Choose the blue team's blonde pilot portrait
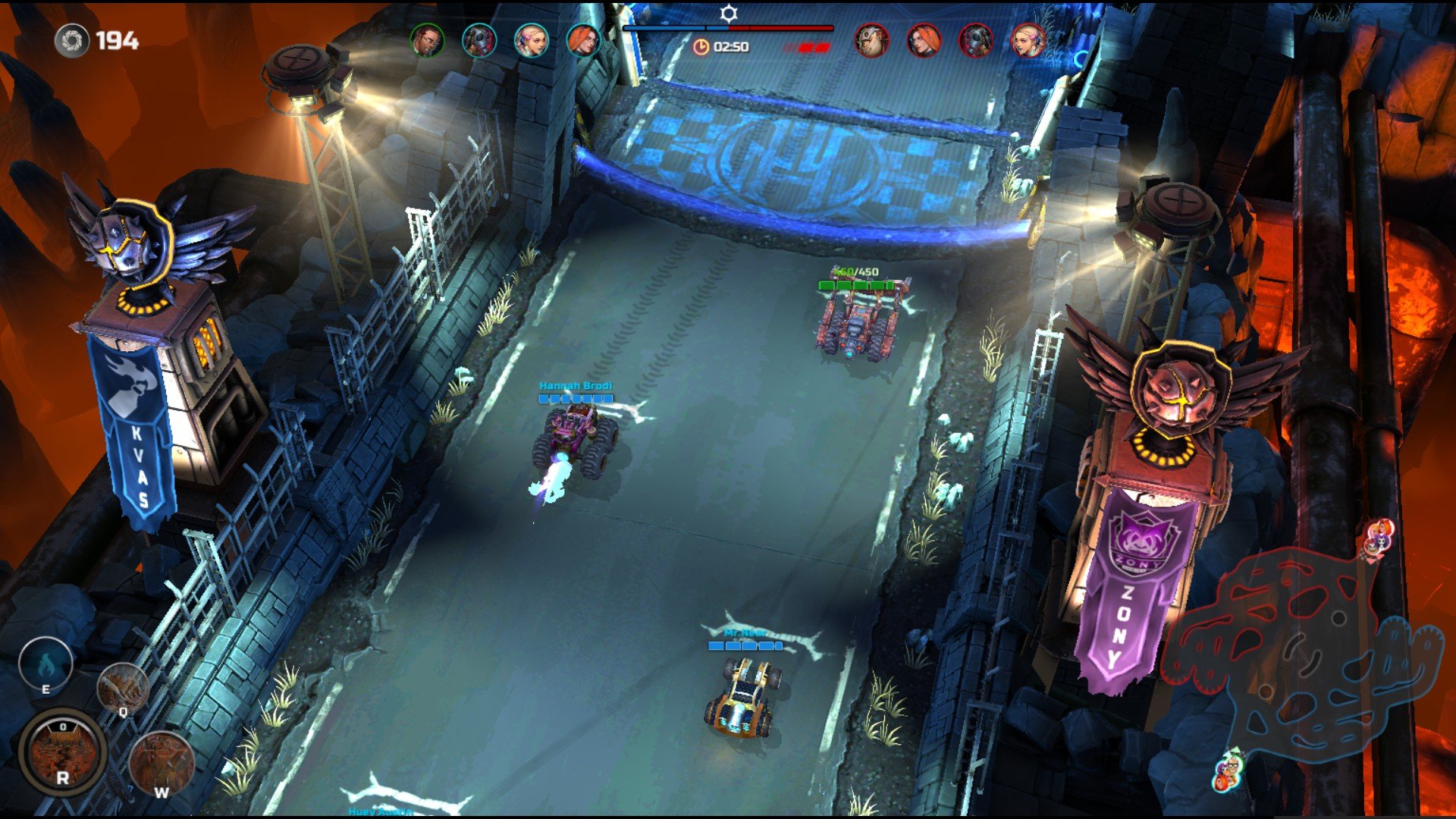The image size is (1456, 819). point(531,40)
